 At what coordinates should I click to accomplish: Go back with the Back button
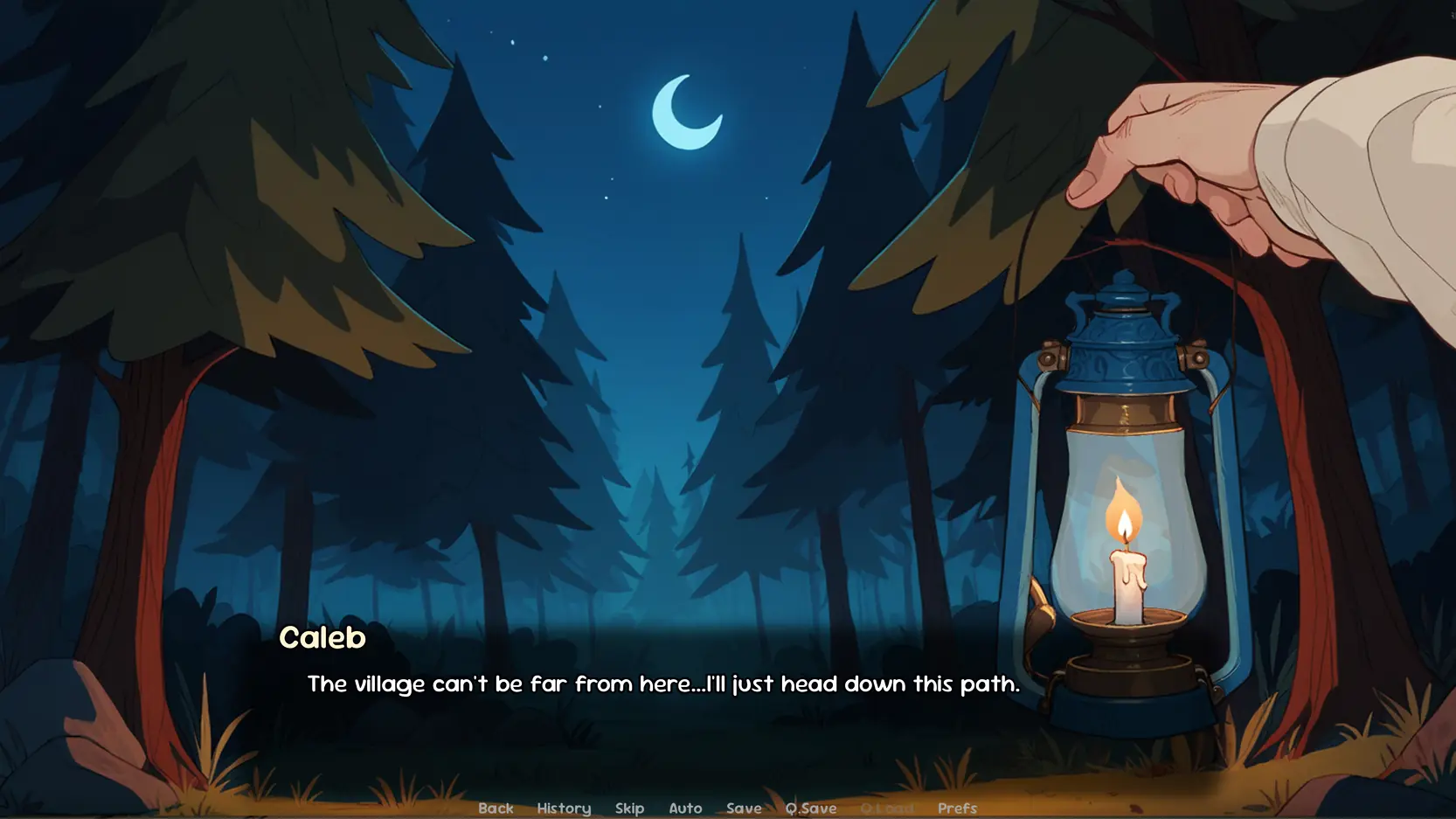point(496,809)
